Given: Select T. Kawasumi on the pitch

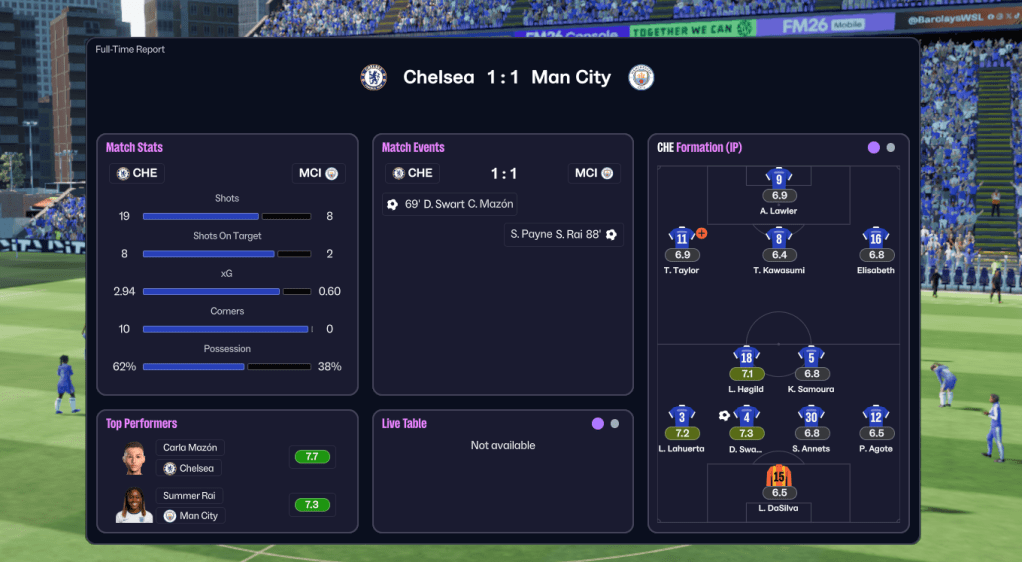Looking at the screenshot, I should (779, 239).
